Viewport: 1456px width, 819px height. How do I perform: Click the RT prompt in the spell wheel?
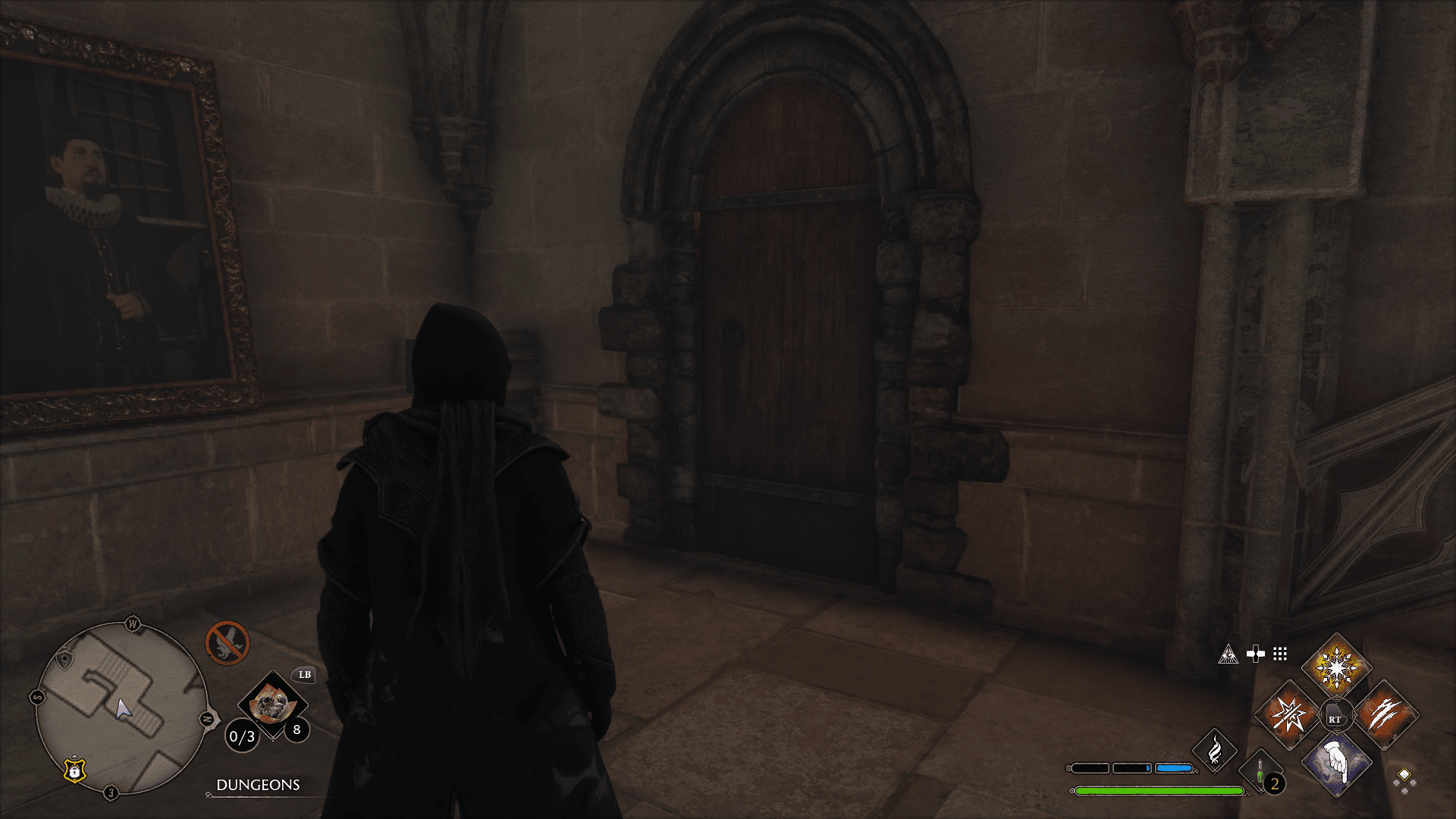tap(1335, 719)
